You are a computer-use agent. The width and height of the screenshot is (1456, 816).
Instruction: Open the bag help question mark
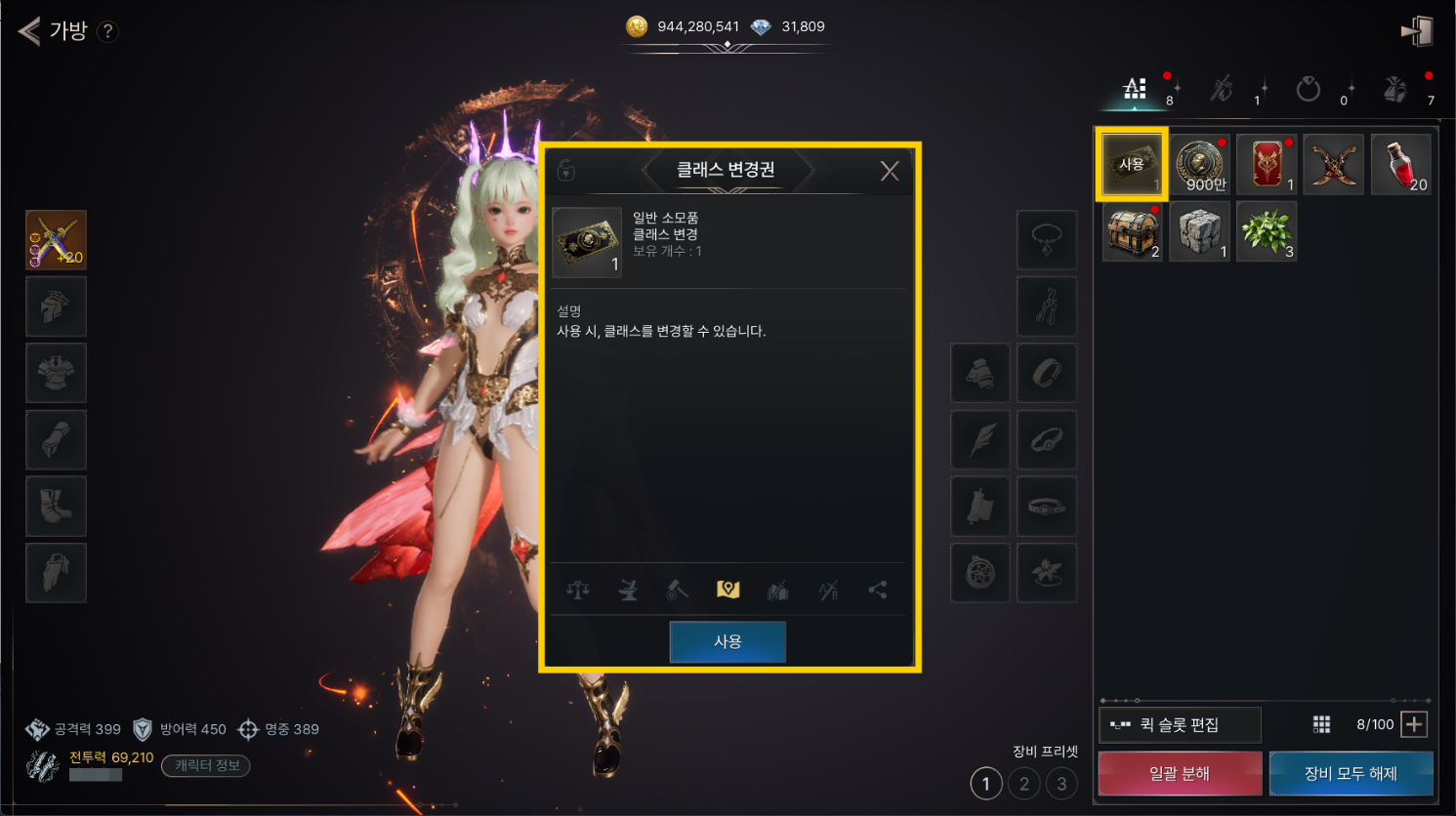(x=108, y=31)
